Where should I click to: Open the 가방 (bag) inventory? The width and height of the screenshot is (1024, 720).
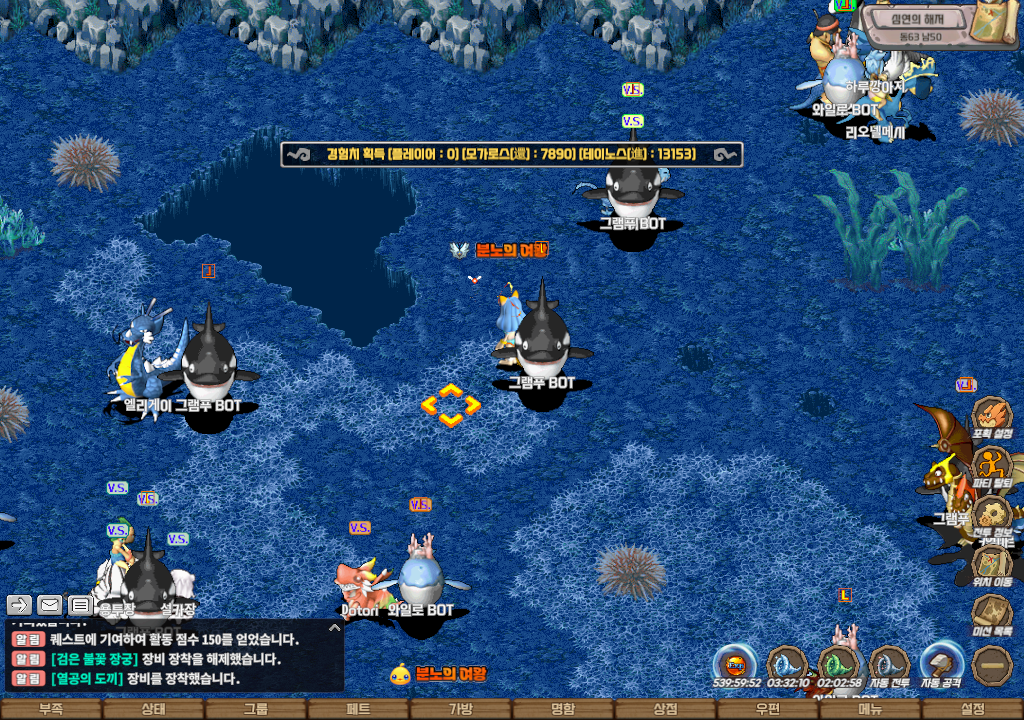(460, 709)
